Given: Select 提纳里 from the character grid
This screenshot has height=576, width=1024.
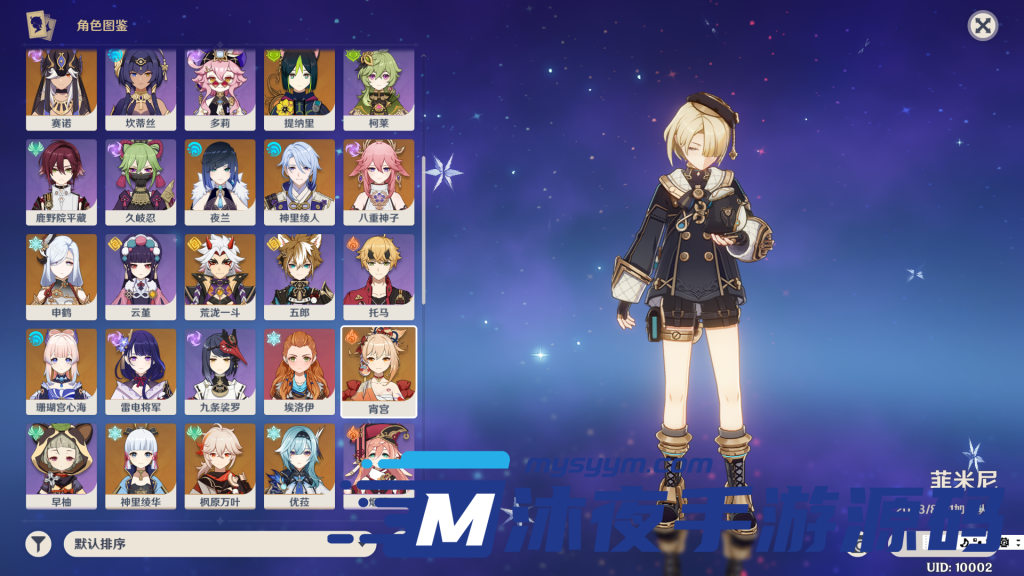Looking at the screenshot, I should tap(299, 87).
